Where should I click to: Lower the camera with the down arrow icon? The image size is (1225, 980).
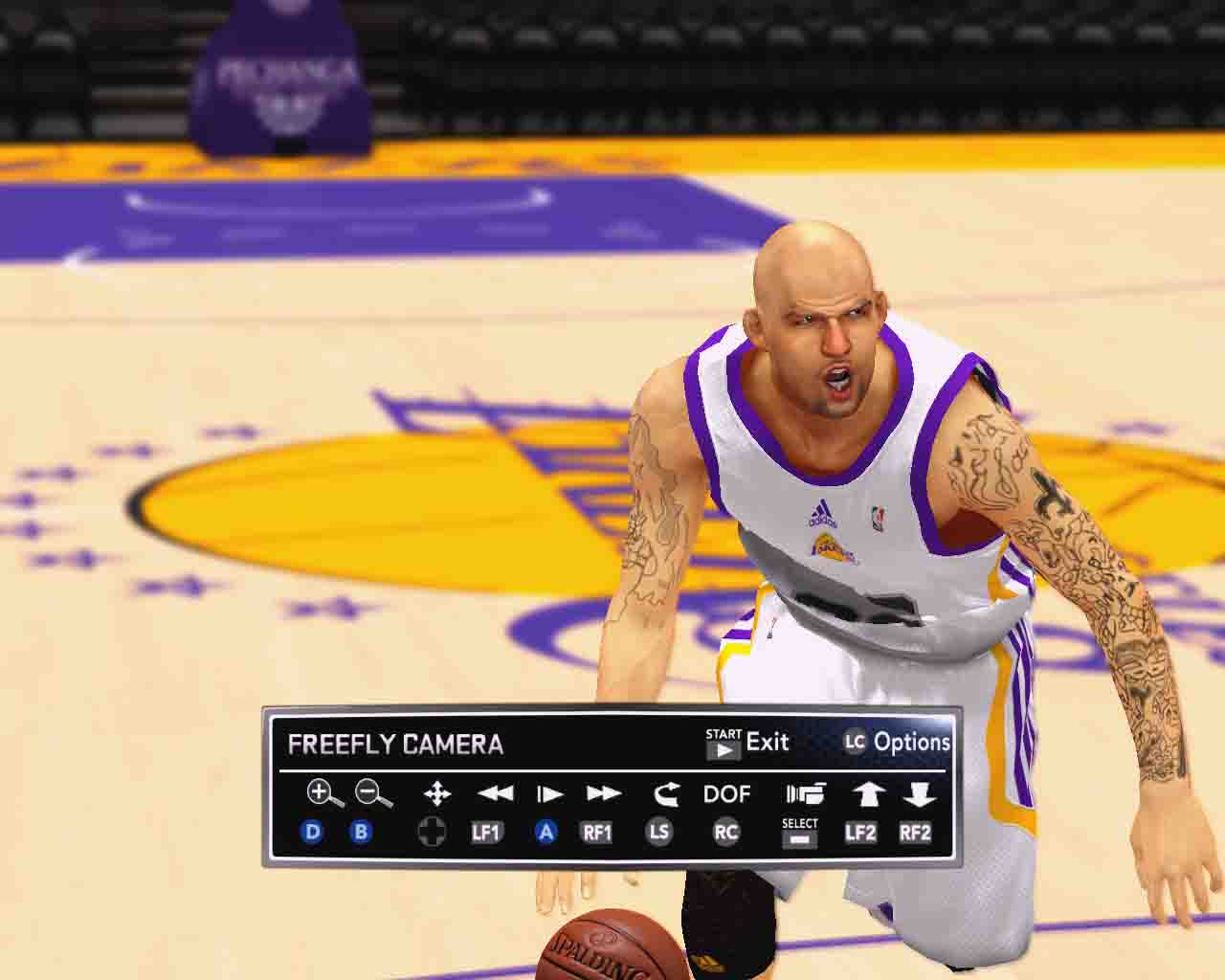919,793
